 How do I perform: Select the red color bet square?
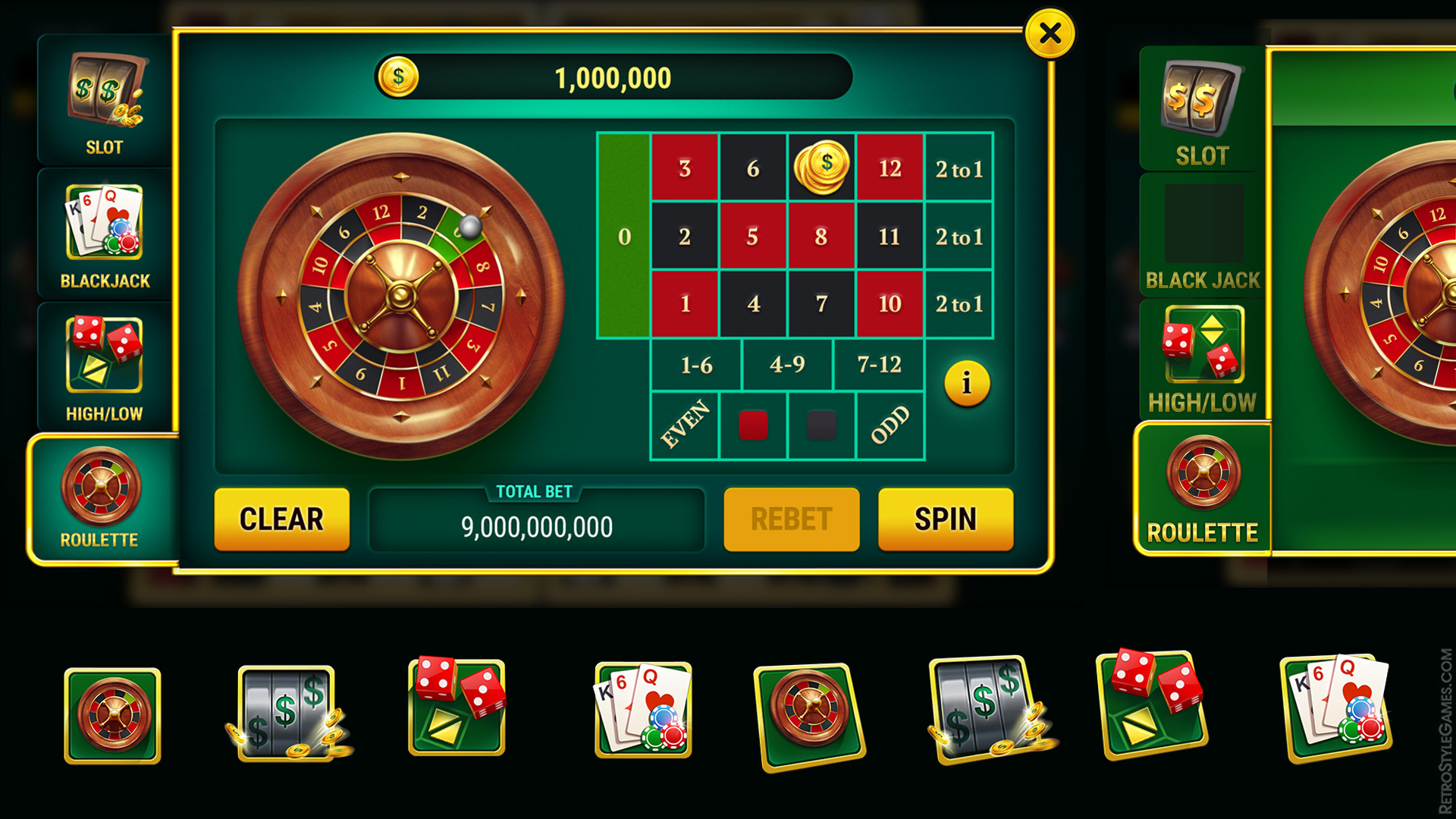coord(753,425)
